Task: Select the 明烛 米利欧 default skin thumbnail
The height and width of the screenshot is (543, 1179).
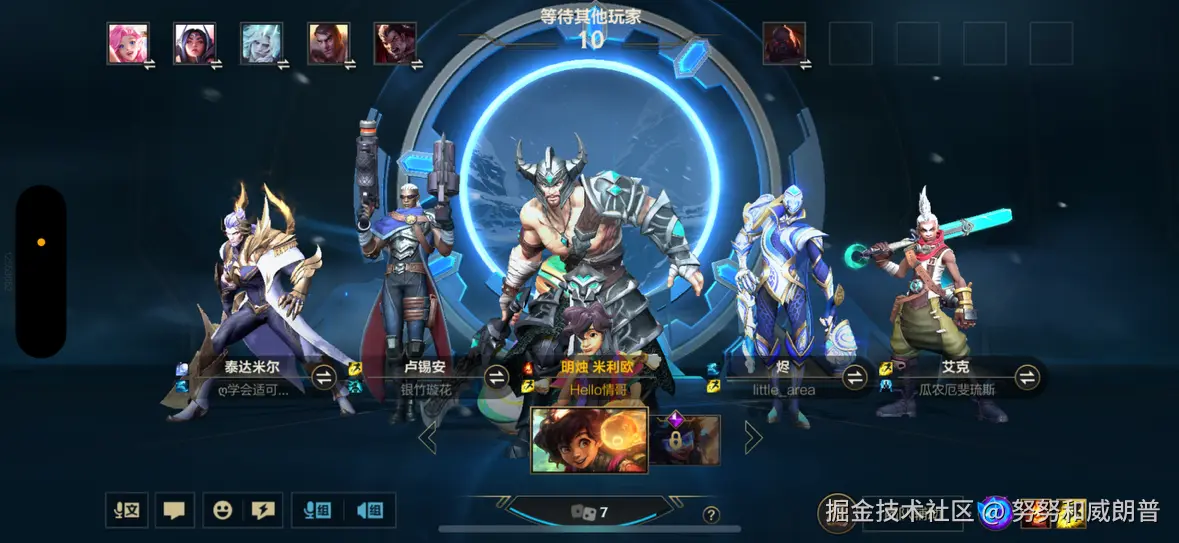Action: pos(589,439)
